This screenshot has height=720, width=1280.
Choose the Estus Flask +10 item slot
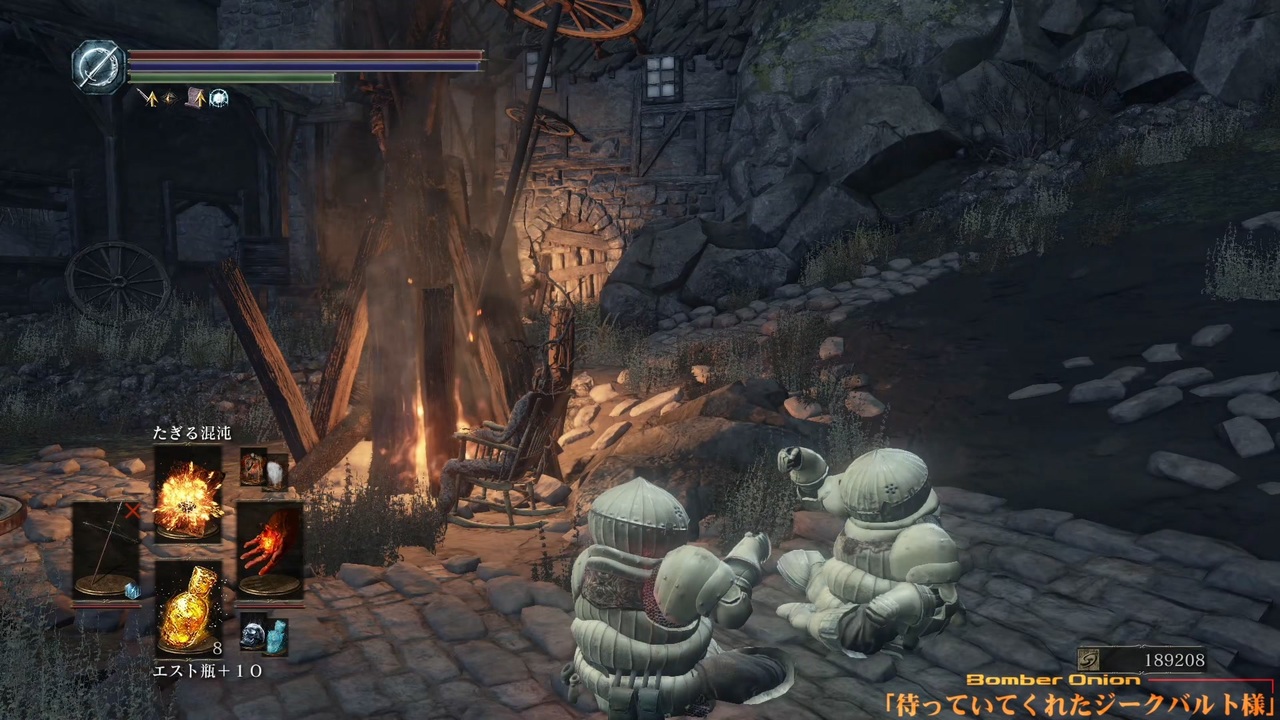(x=189, y=609)
